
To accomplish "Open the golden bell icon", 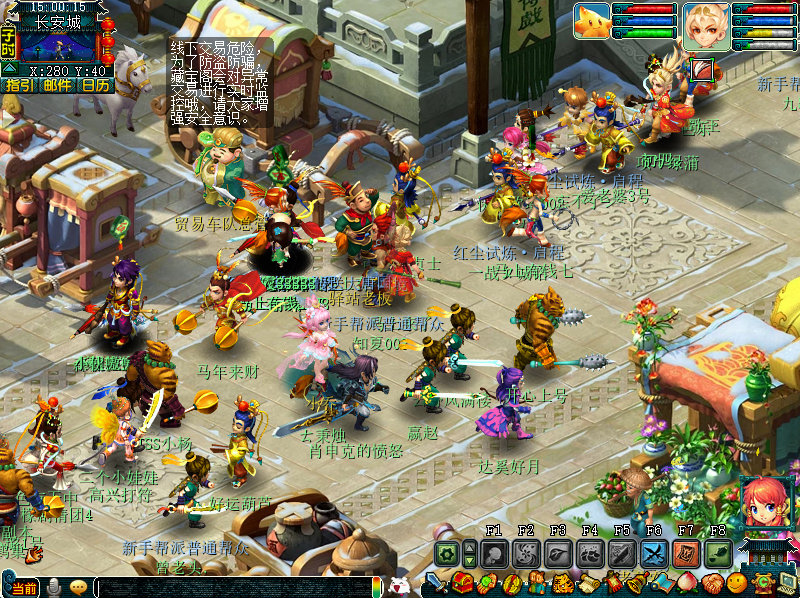I will pyautogui.click(x=637, y=583).
